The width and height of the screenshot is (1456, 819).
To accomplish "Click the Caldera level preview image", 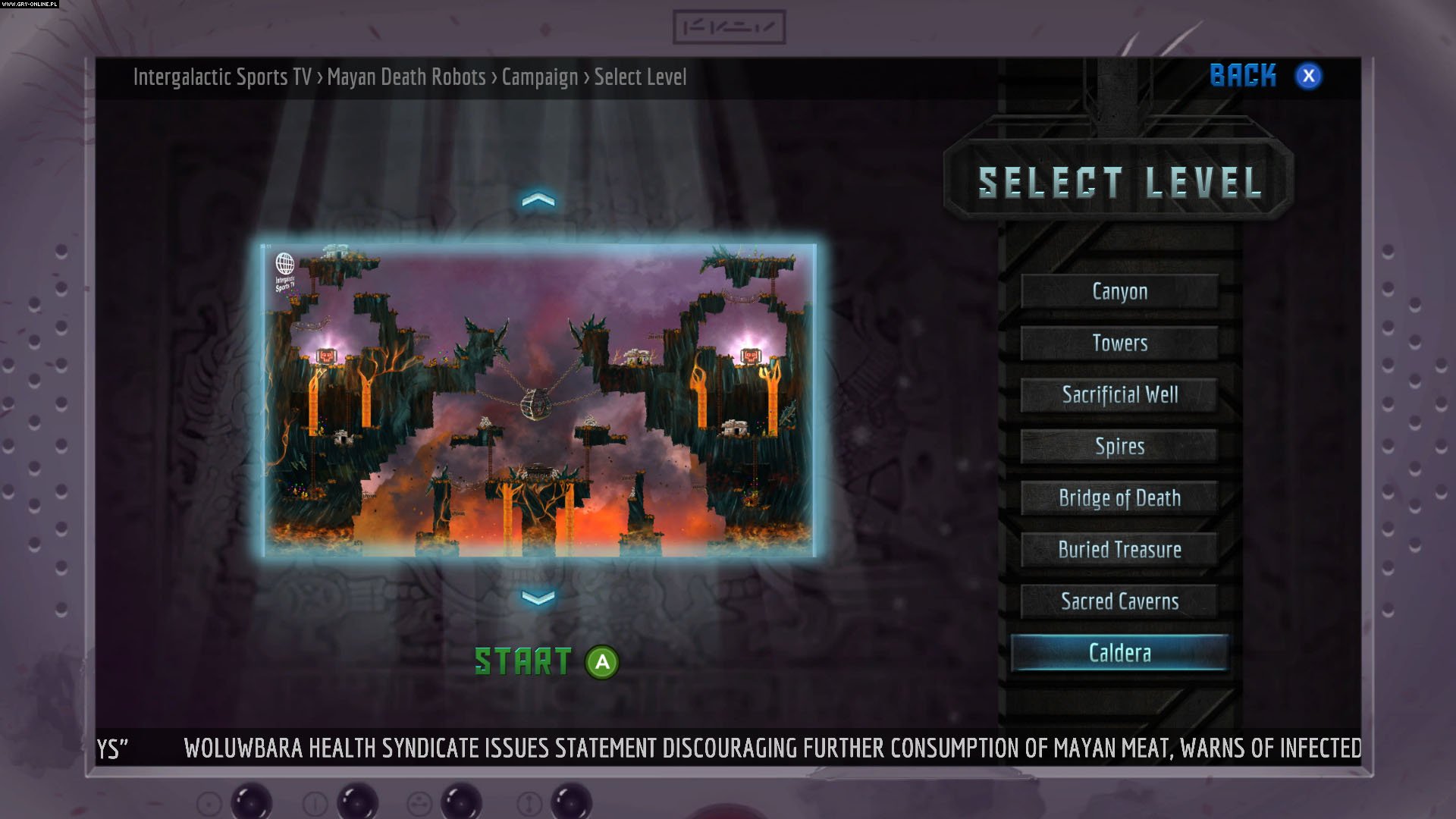I will click(540, 400).
